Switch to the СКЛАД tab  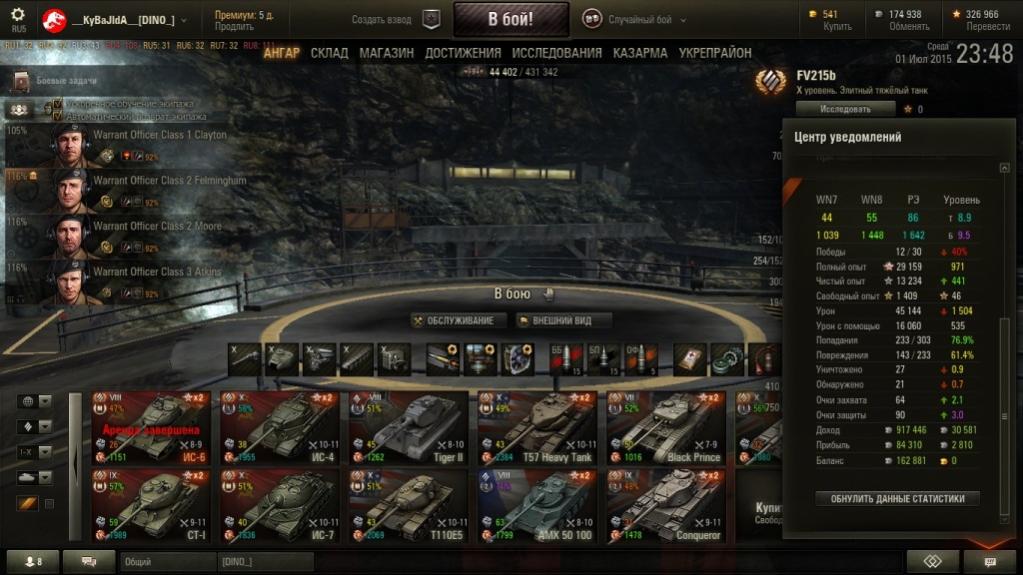coord(329,53)
